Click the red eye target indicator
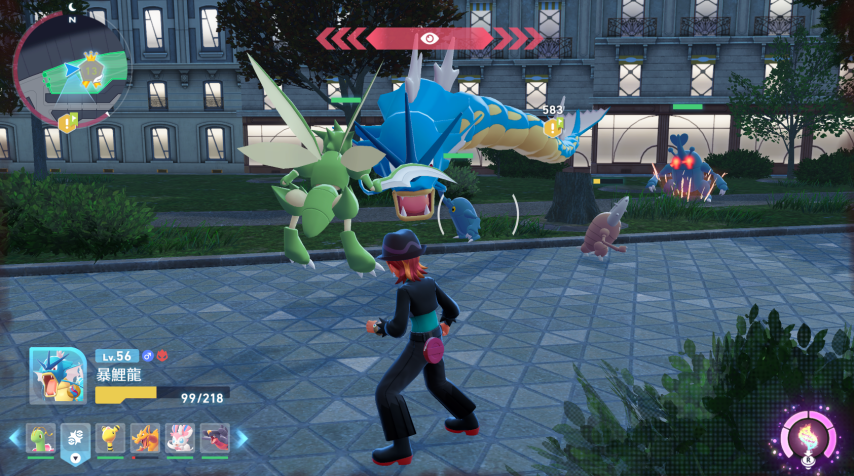854x476 pixels. [430, 38]
